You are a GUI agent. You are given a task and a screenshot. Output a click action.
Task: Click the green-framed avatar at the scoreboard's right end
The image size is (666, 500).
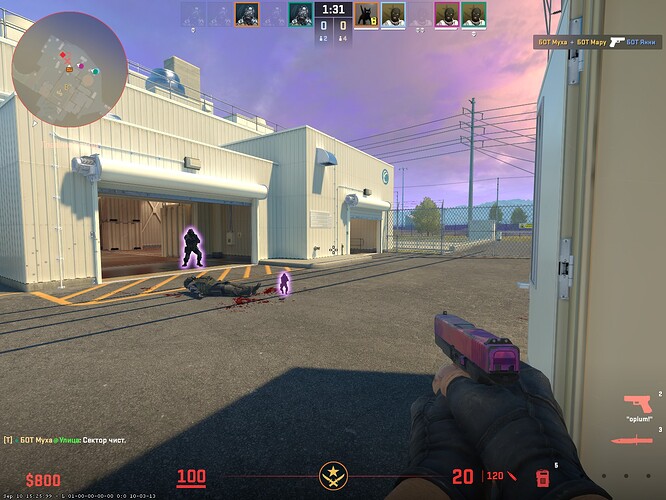pyautogui.click(x=473, y=14)
